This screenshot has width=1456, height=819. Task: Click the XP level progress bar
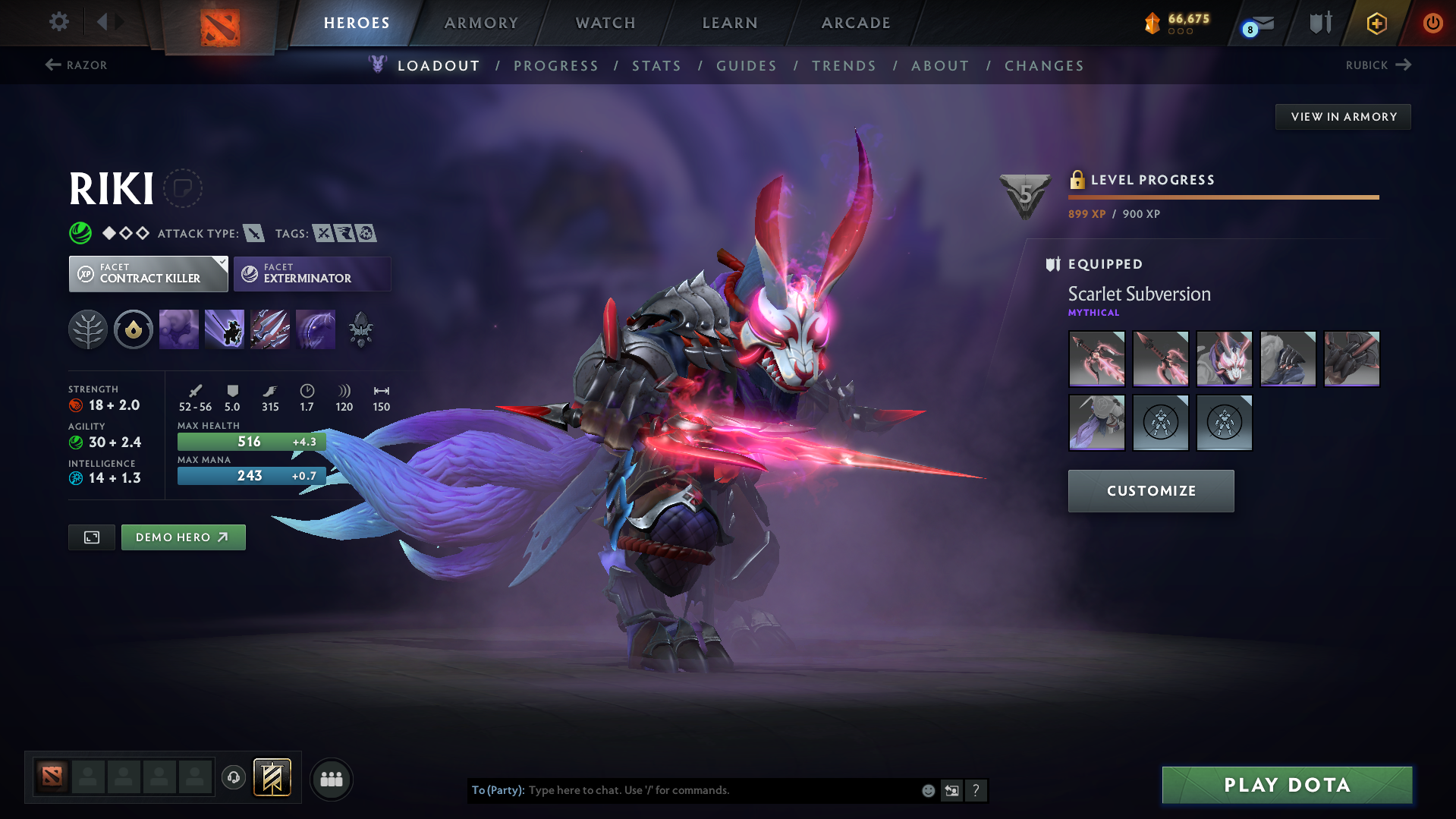[1223, 197]
